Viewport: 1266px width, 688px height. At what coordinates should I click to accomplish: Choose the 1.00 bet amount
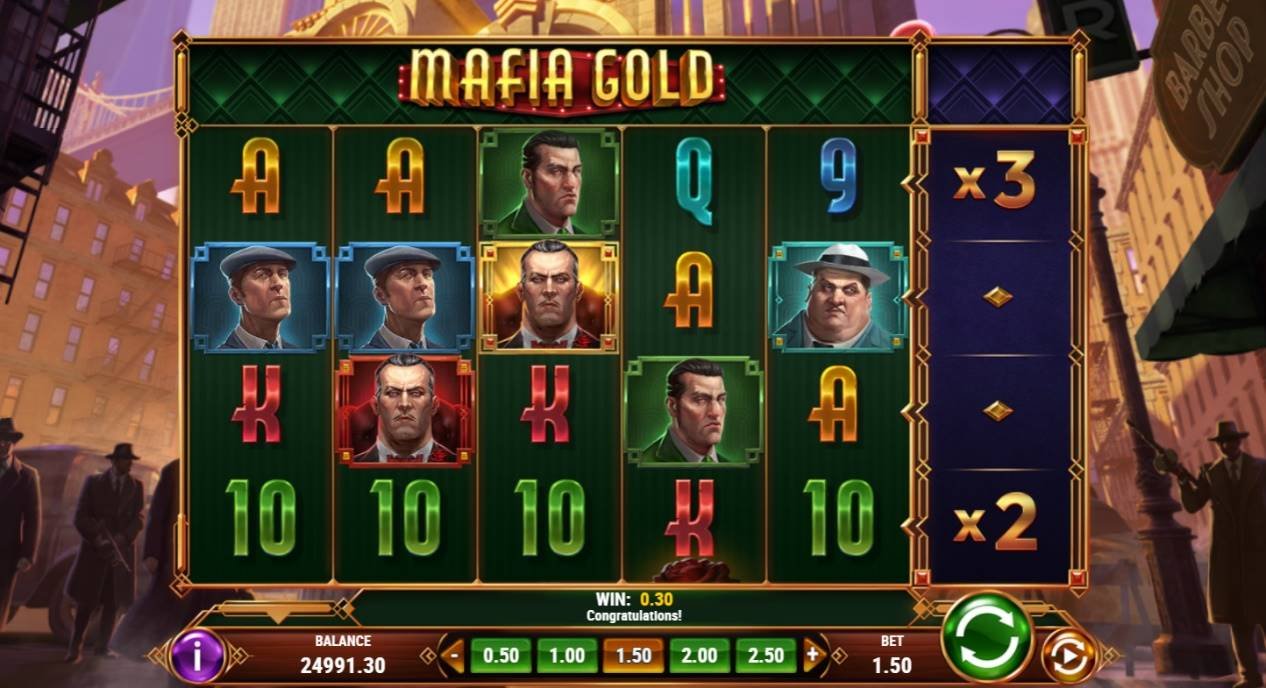[567, 656]
